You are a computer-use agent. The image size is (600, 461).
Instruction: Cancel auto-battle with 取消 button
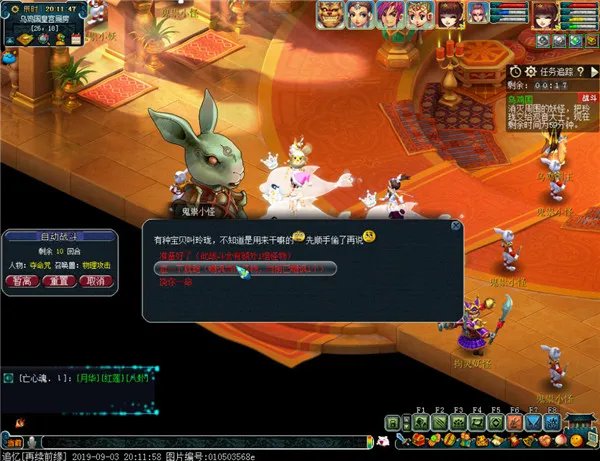pyautogui.click(x=95, y=281)
